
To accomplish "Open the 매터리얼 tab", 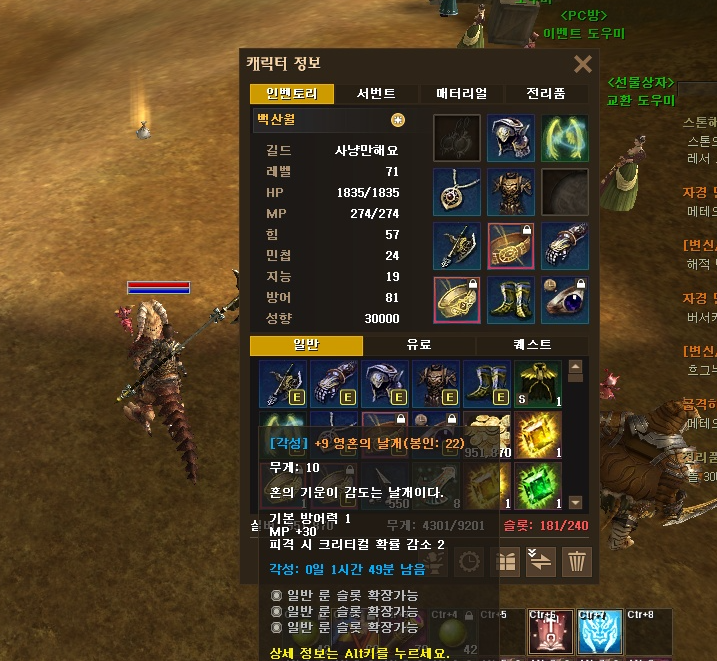I will (462, 94).
